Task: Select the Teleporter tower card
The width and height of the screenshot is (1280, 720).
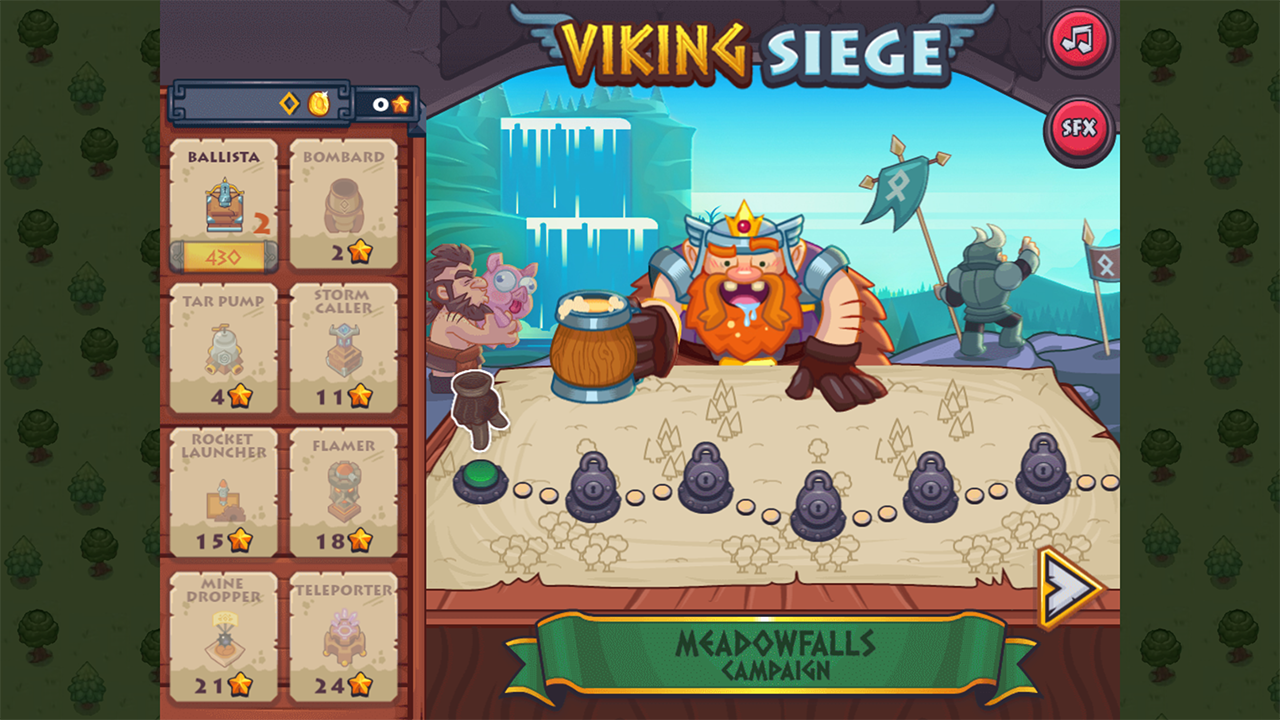Action: coord(343,635)
